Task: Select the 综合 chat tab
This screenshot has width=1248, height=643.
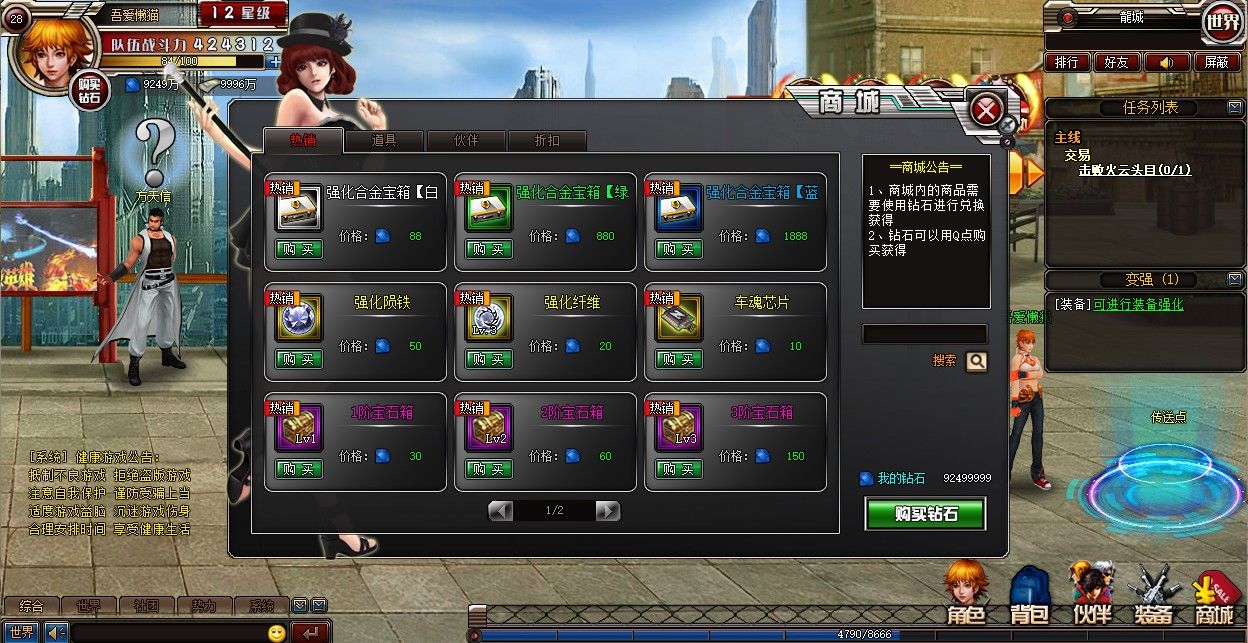Action: click(31, 606)
